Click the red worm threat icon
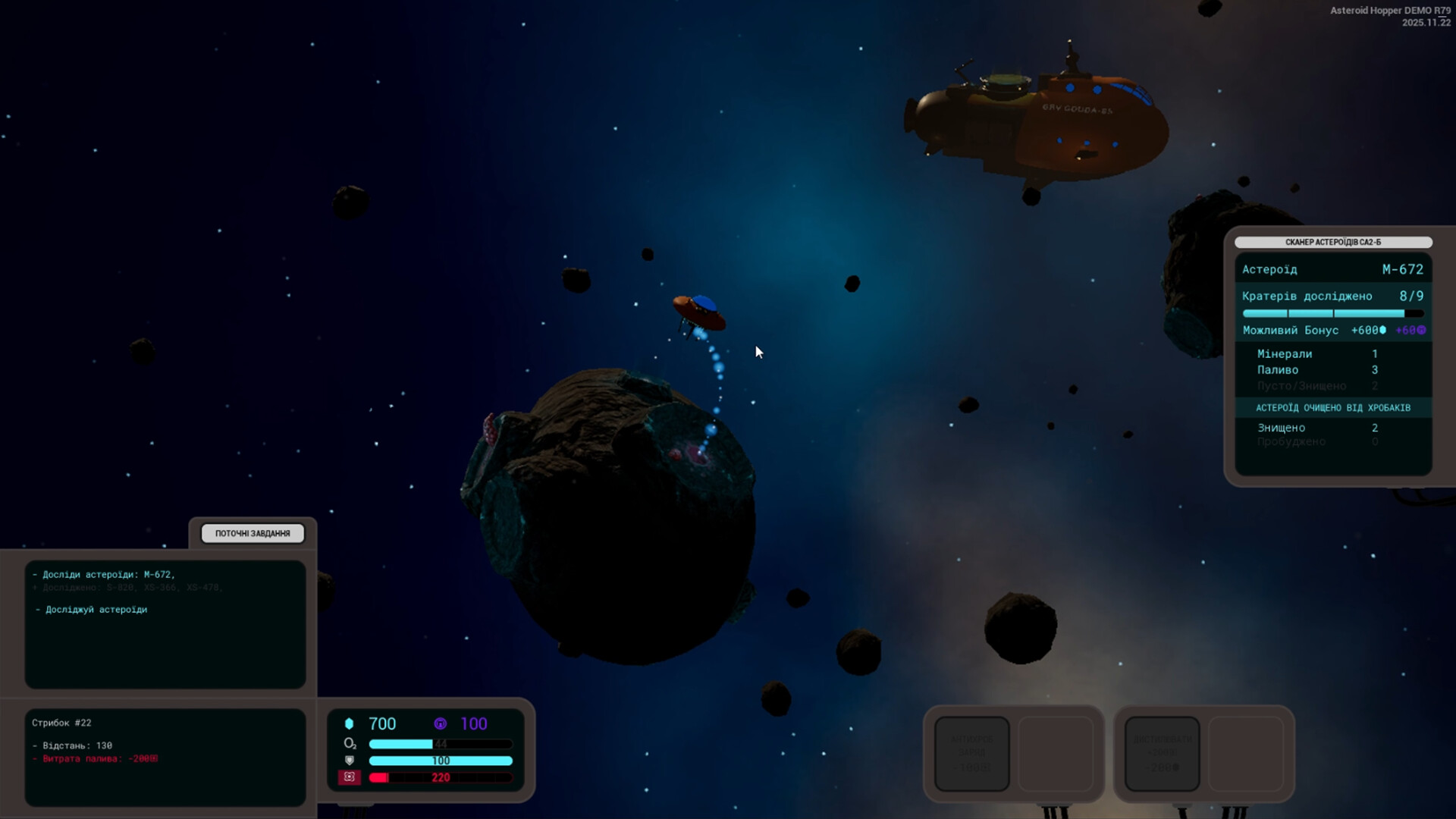 tap(350, 777)
